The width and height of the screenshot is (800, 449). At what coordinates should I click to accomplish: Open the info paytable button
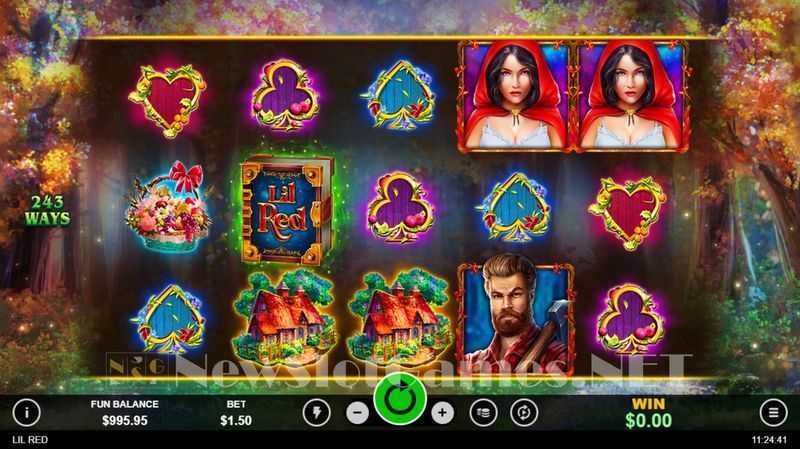(x=26, y=411)
